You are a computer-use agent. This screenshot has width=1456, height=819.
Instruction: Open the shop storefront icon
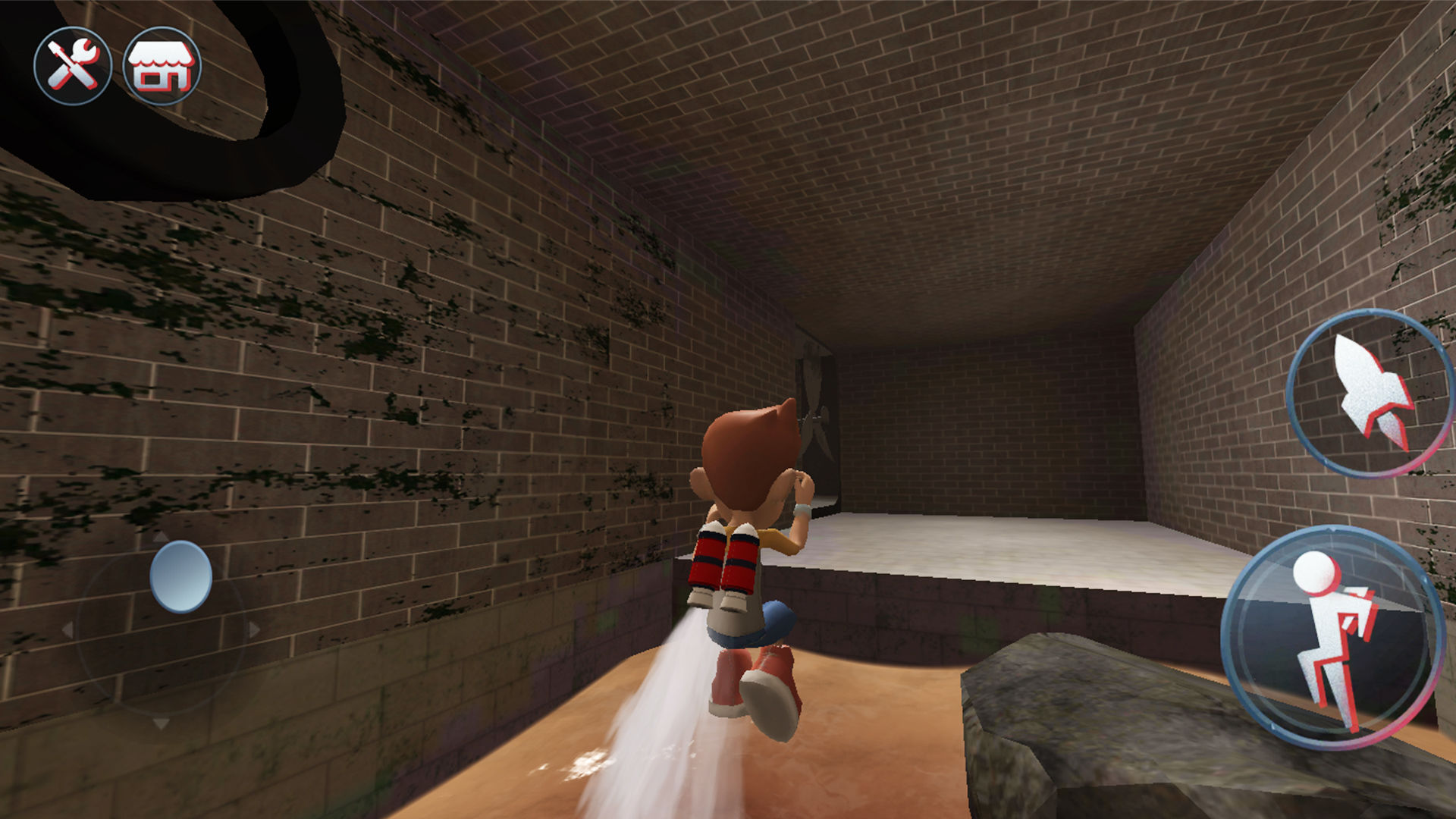[x=162, y=66]
